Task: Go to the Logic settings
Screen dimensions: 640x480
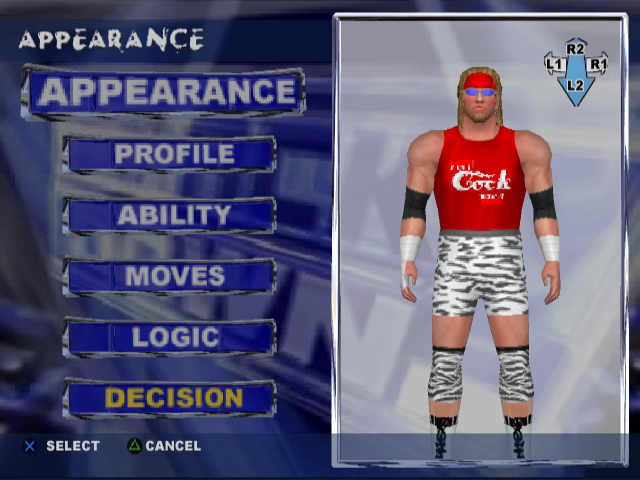Action: [x=171, y=337]
